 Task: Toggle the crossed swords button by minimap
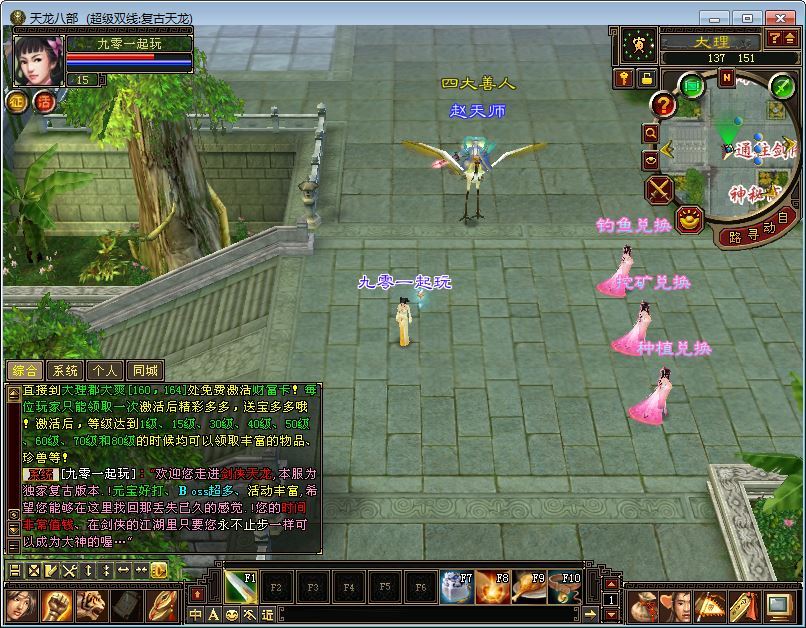[x=659, y=189]
